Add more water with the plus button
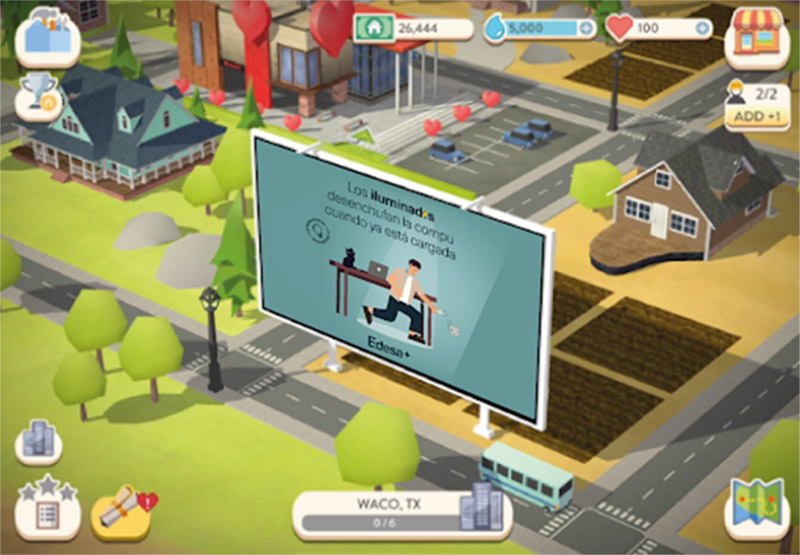800x555 pixels. (585, 28)
